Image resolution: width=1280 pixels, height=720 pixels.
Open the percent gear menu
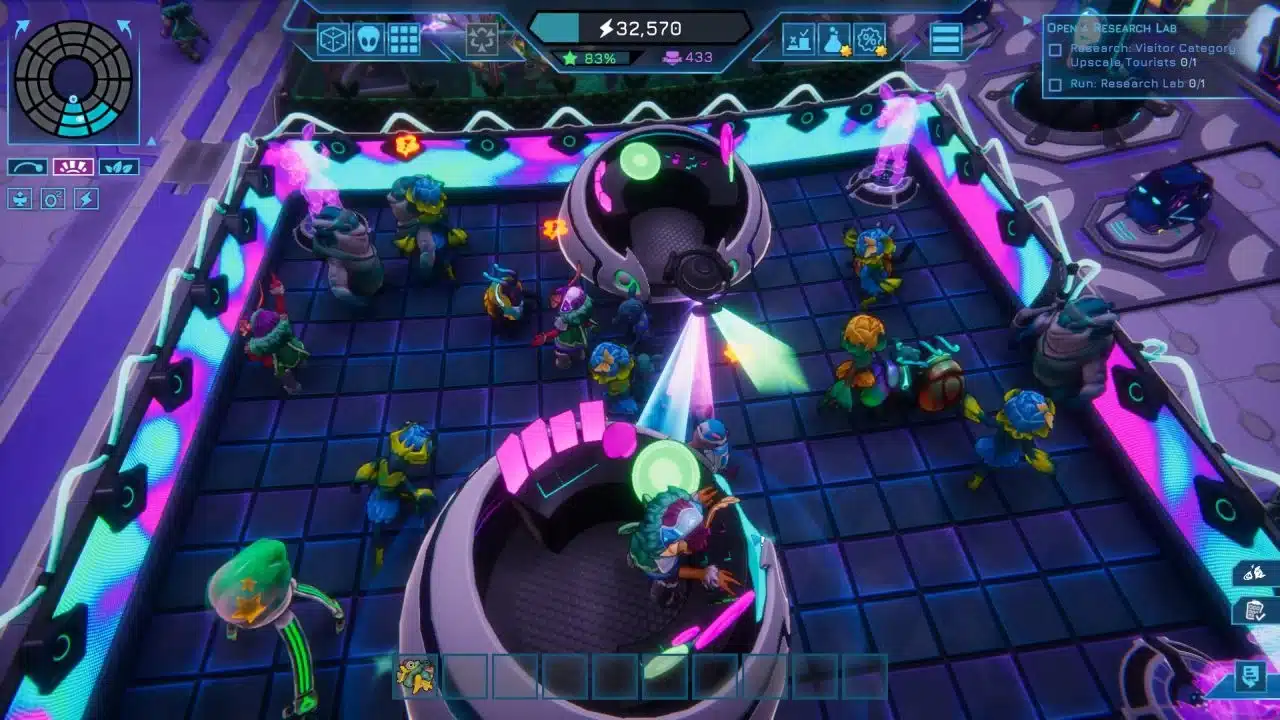coord(870,39)
